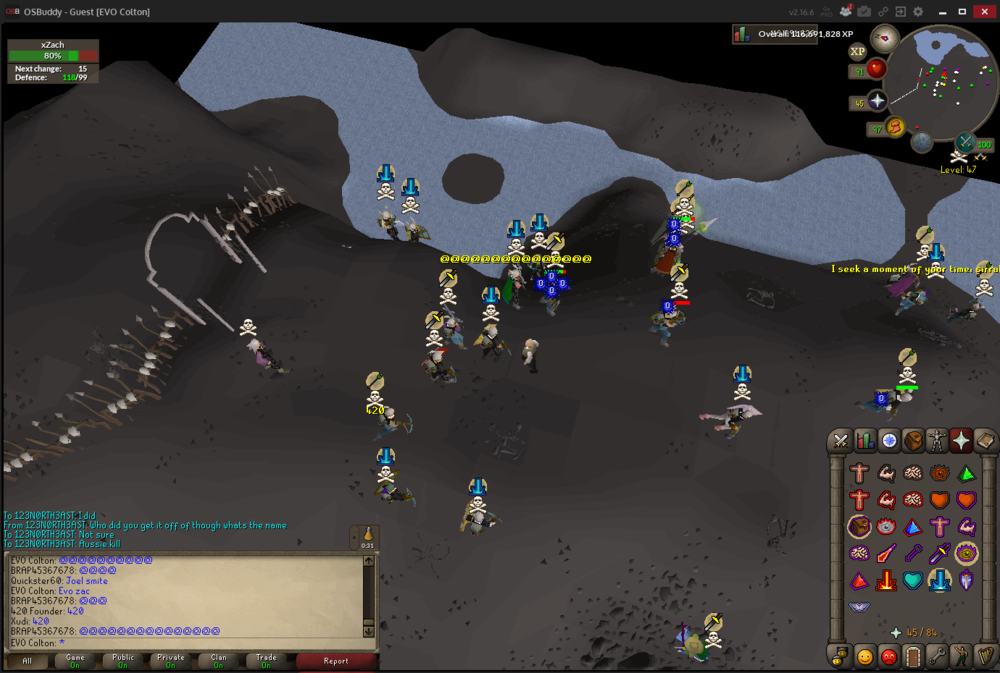Switch chat filter to Public
The width and height of the screenshot is (1000, 673).
pos(123,660)
